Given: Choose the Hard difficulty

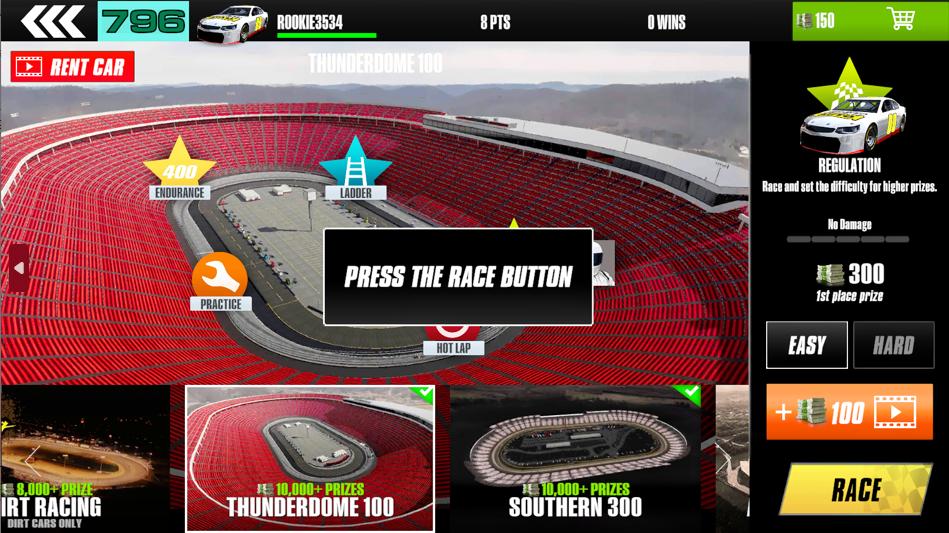Looking at the screenshot, I should [893, 346].
